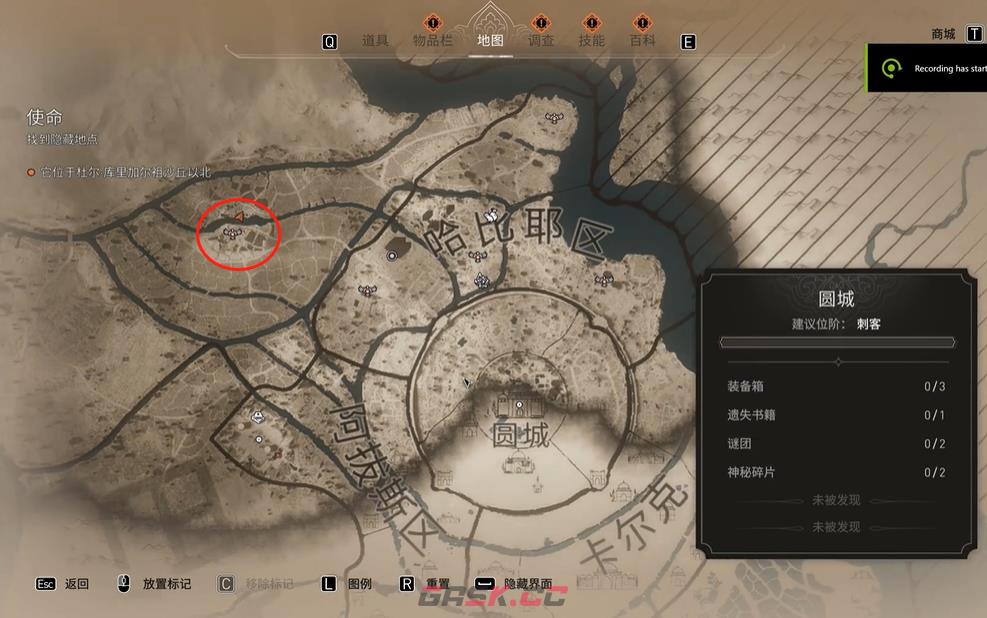Screen dimensions: 987x618
Task: Select the map marker inside the red circle
Action: (x=233, y=233)
